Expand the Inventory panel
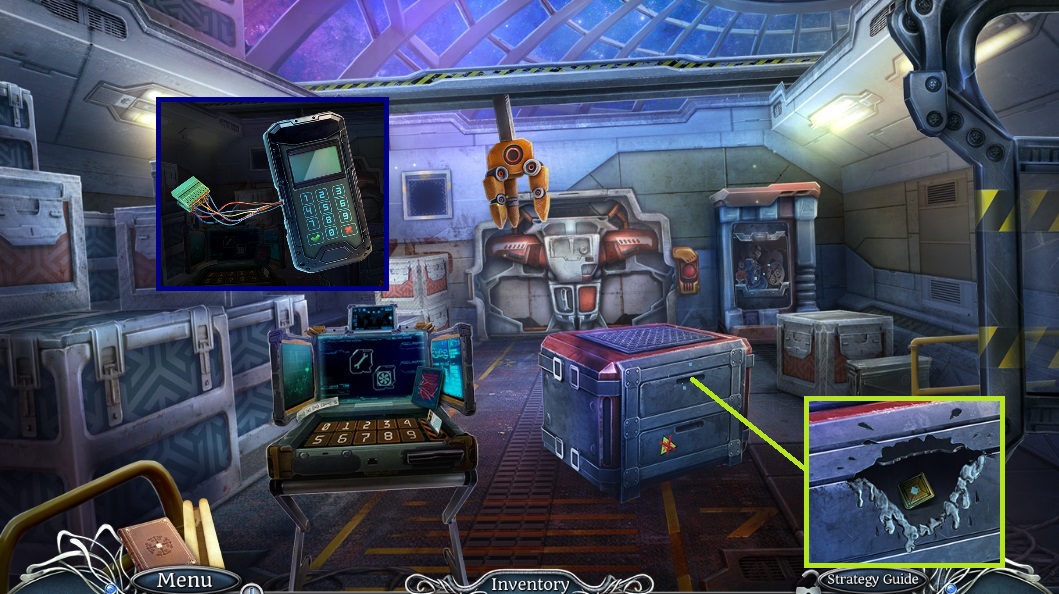The height and width of the screenshot is (594, 1059). click(x=529, y=584)
